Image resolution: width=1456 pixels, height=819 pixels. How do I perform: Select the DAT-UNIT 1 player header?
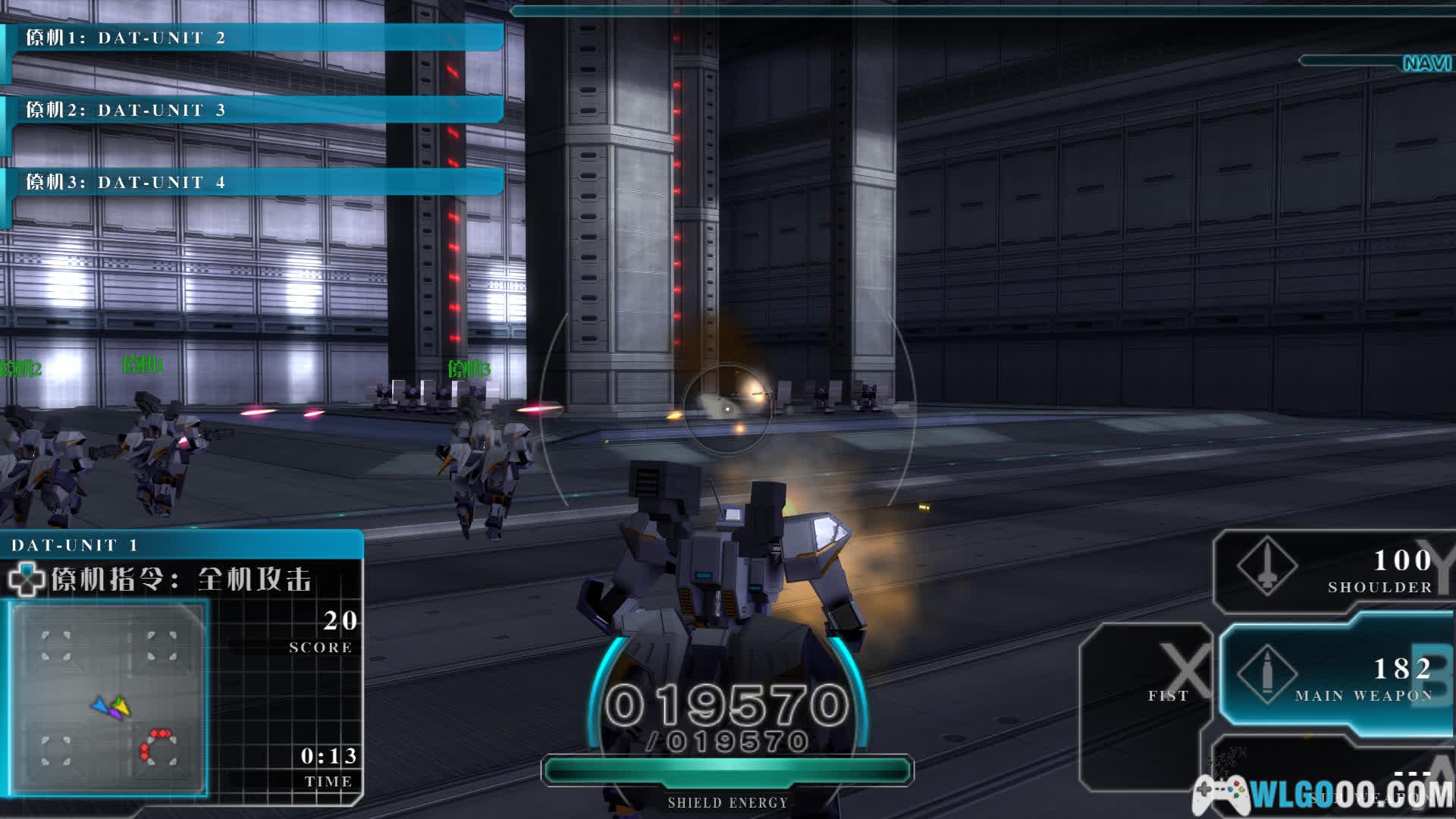[182, 545]
